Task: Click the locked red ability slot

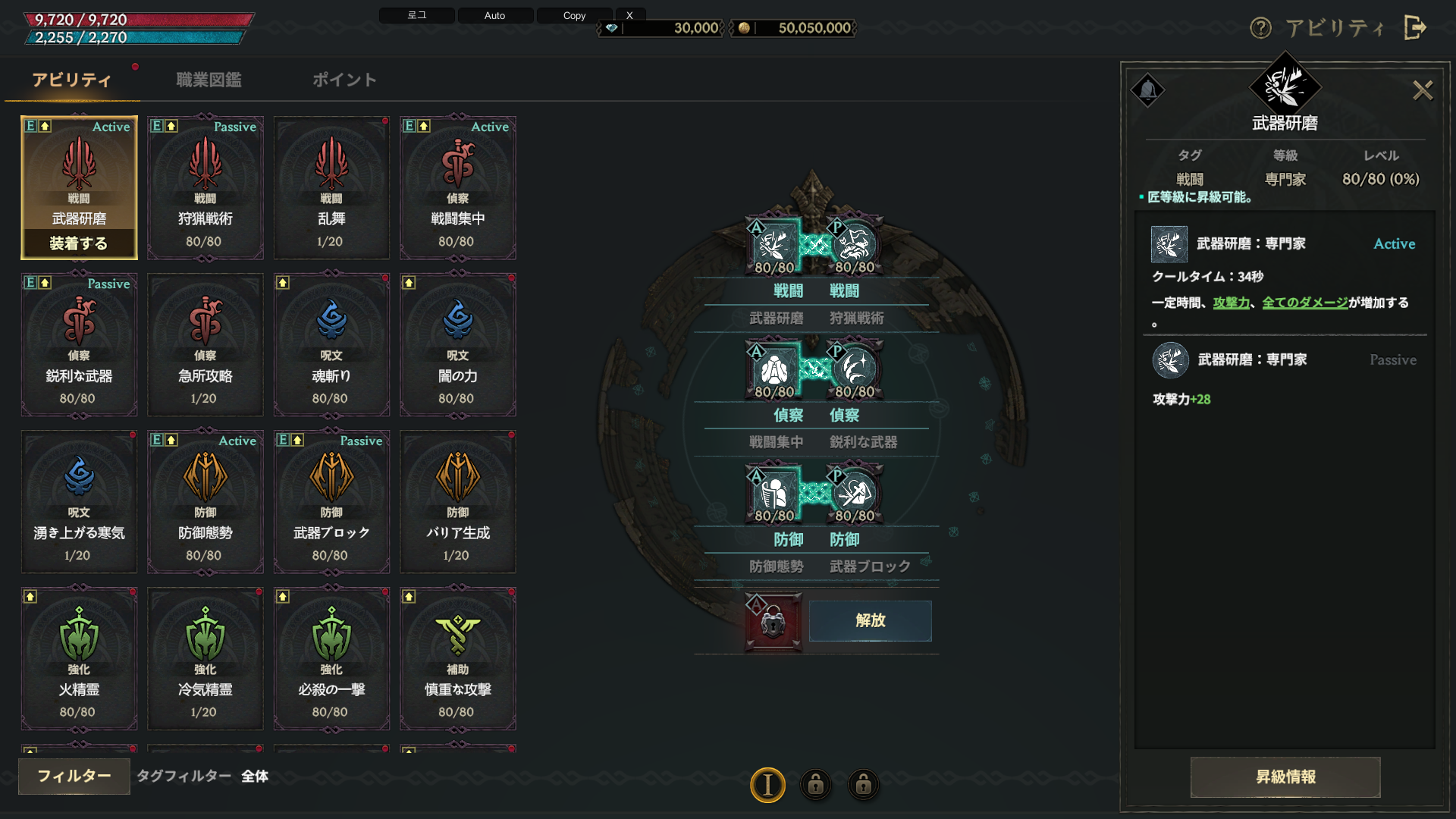Action: 773,622
